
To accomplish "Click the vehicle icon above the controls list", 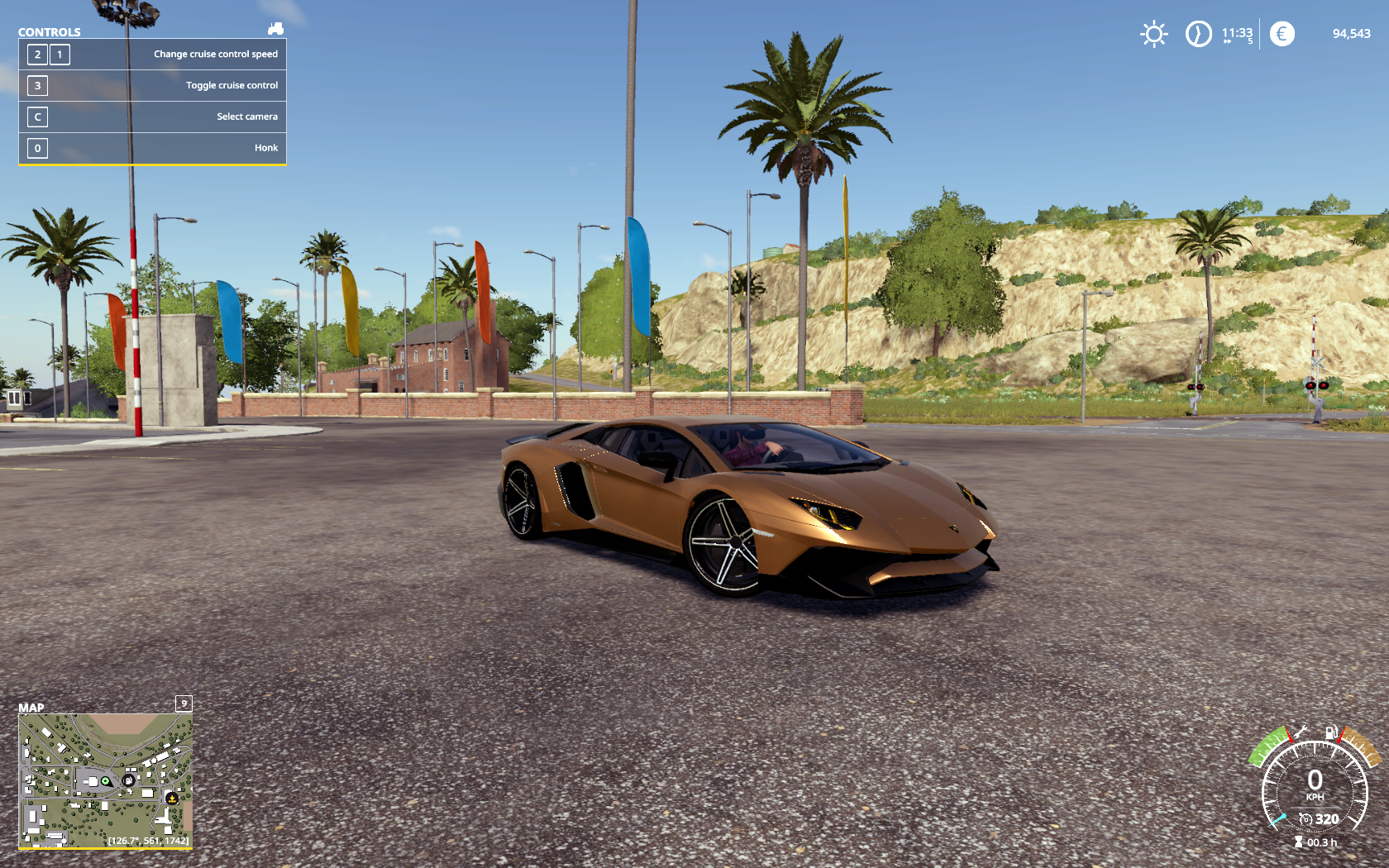I will (x=275, y=29).
